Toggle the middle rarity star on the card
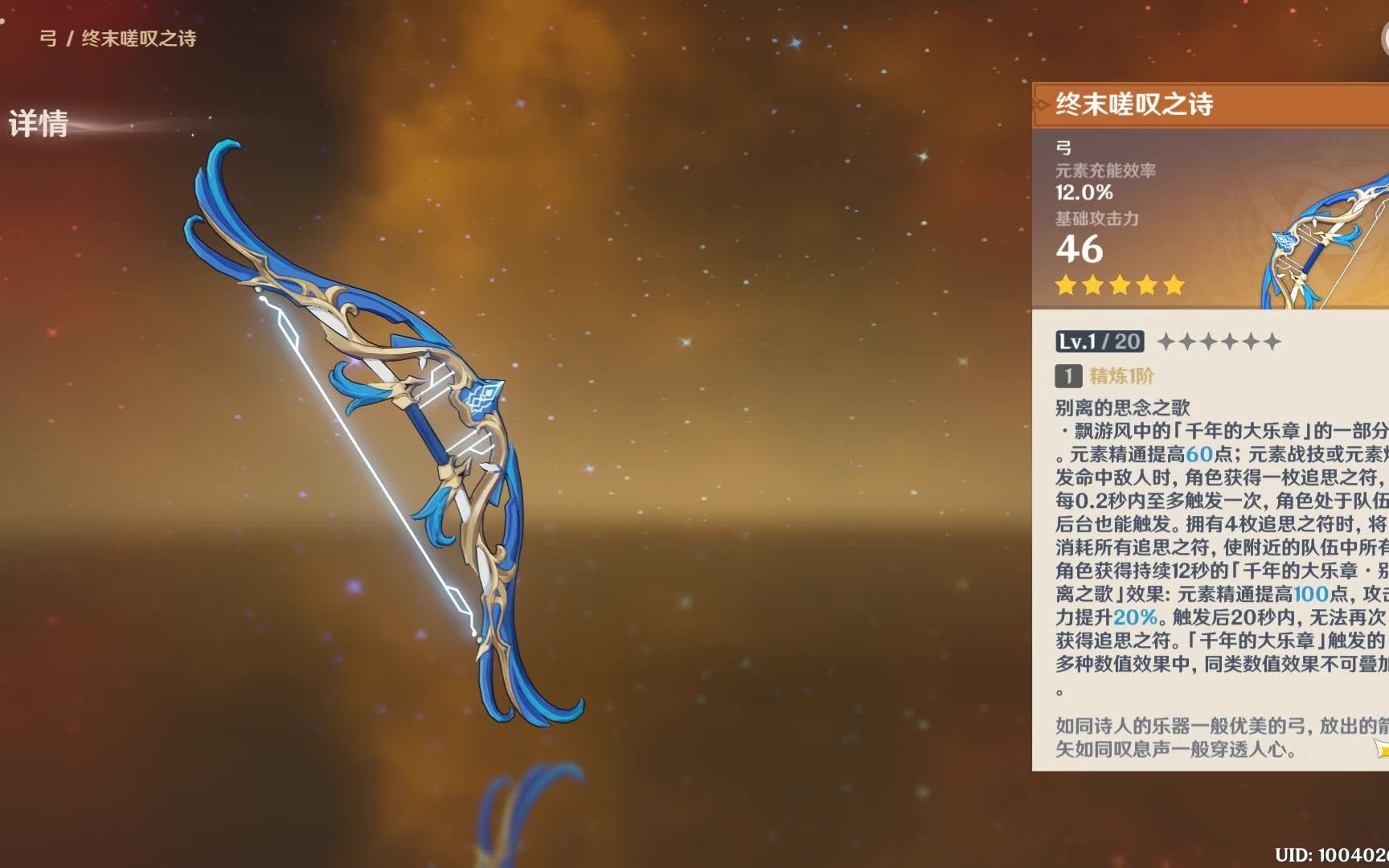 pos(1117,285)
